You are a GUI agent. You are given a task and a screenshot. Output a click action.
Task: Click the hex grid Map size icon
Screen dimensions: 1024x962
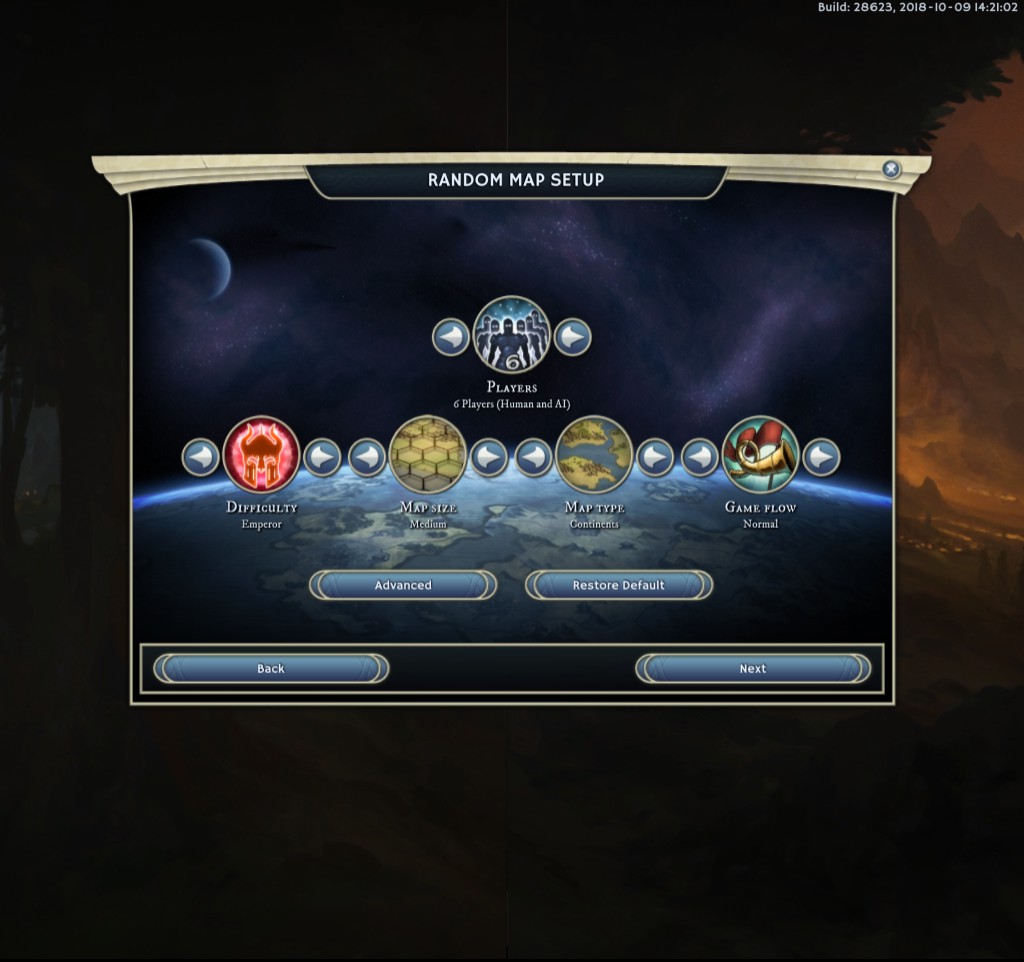[x=428, y=455]
